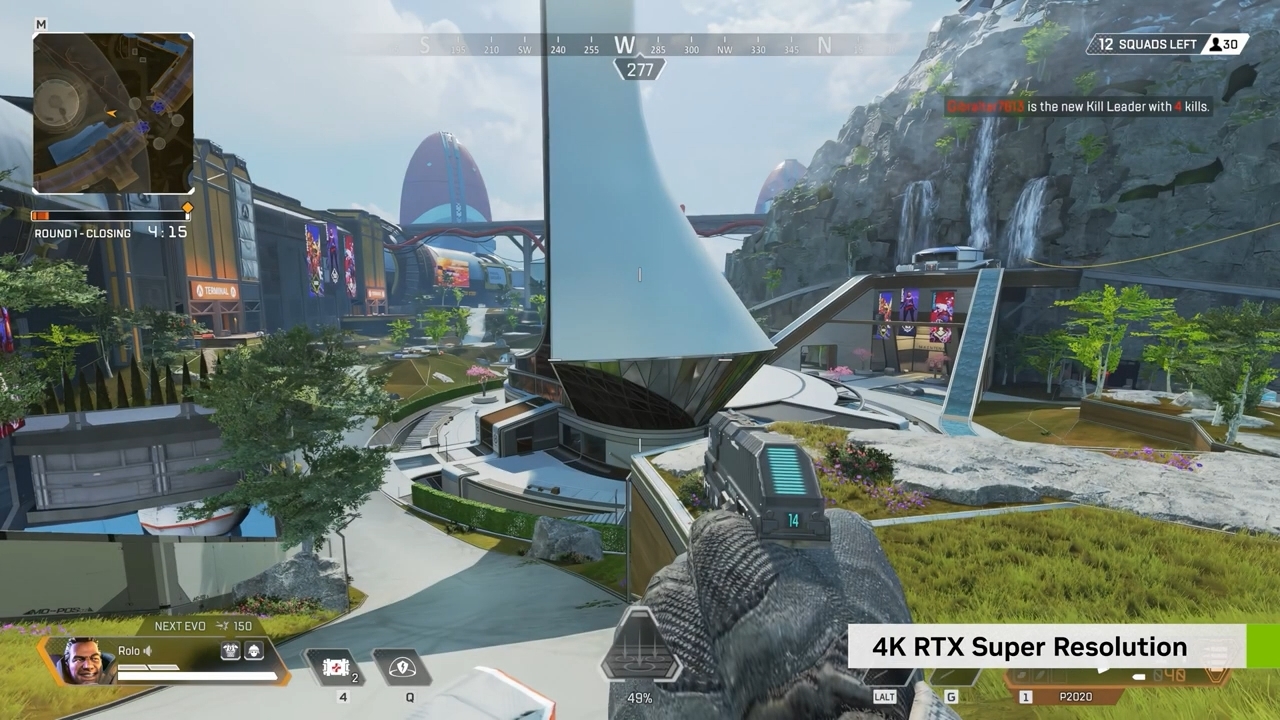Image resolution: width=1280 pixels, height=720 pixels.
Task: Click the body armor icon beside Rolo
Action: [231, 651]
